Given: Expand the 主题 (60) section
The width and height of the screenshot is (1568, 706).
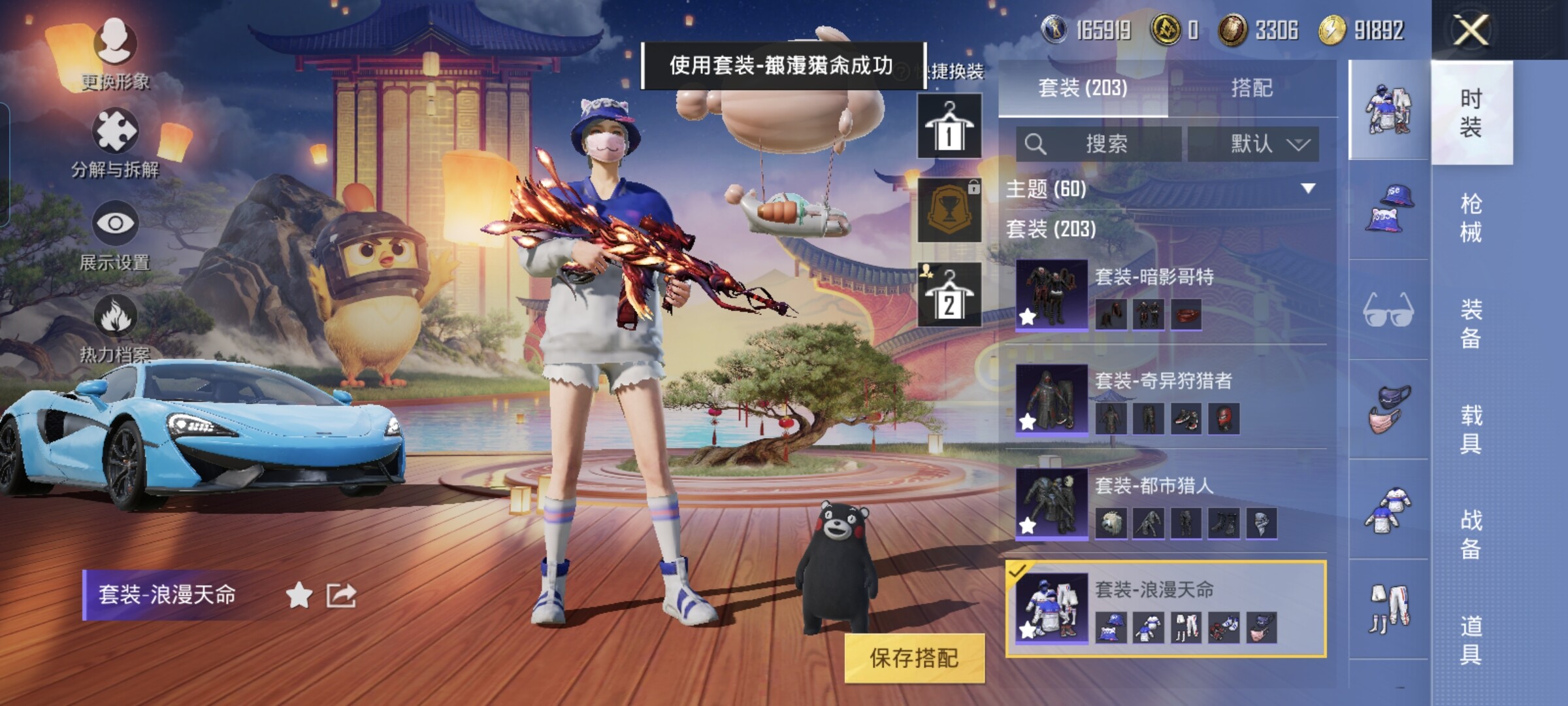Looking at the screenshot, I should click(1307, 189).
